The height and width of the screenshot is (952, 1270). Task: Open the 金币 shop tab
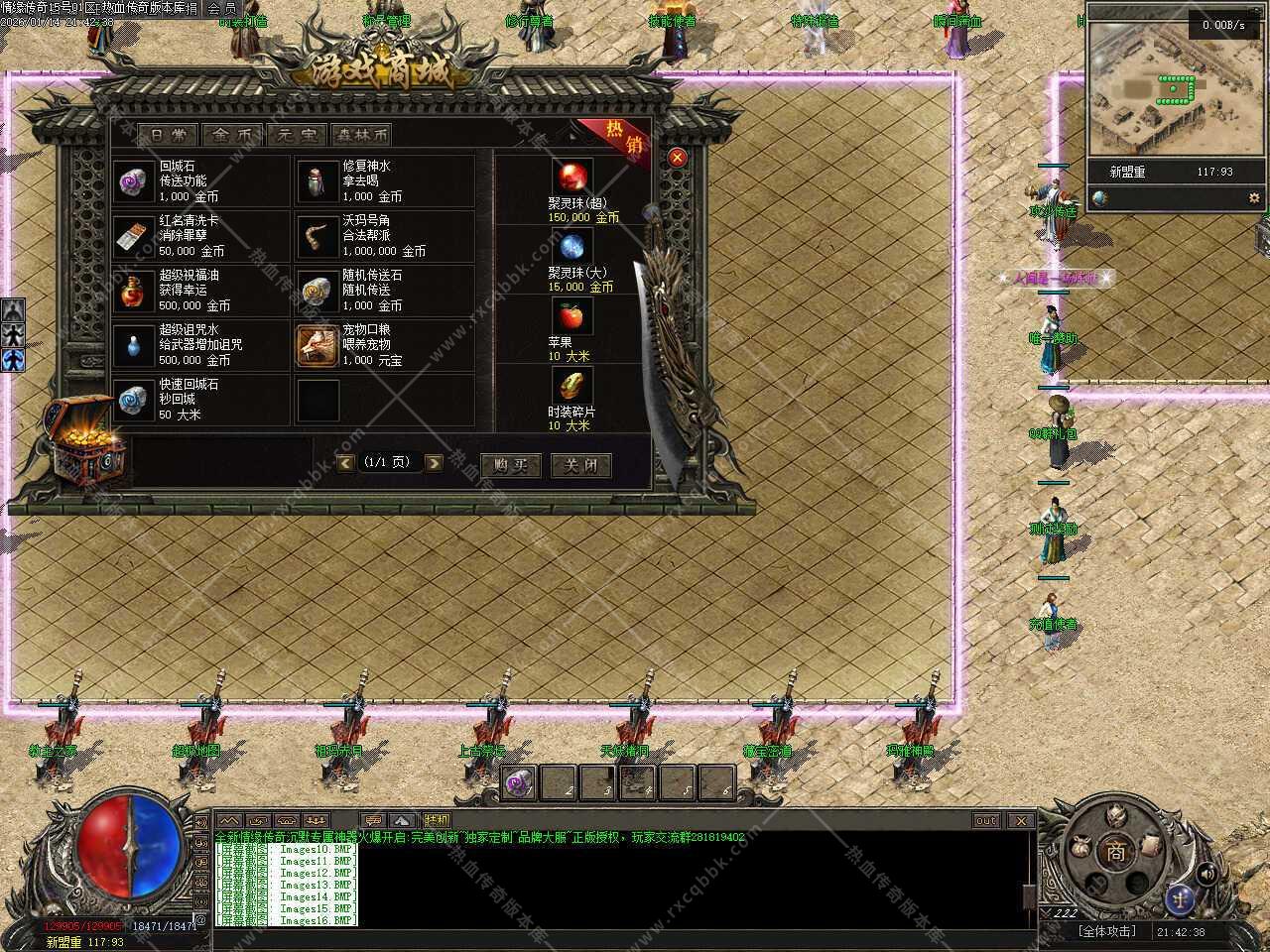[233, 135]
